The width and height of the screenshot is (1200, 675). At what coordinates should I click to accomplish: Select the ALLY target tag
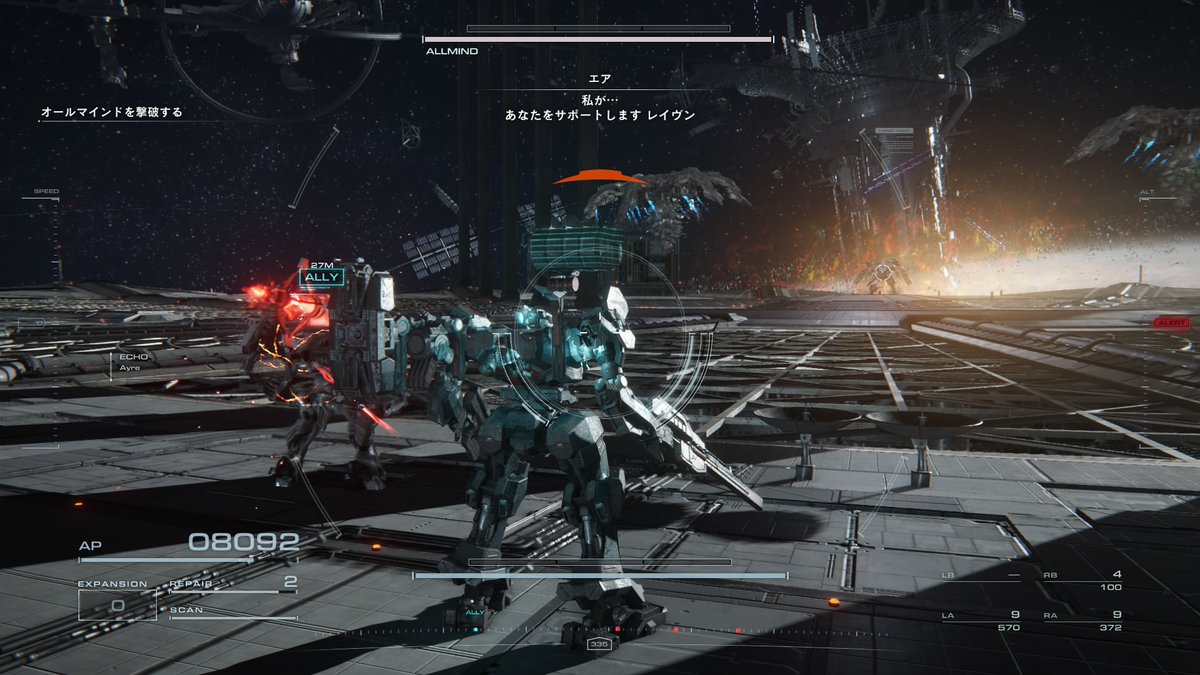pos(323,277)
